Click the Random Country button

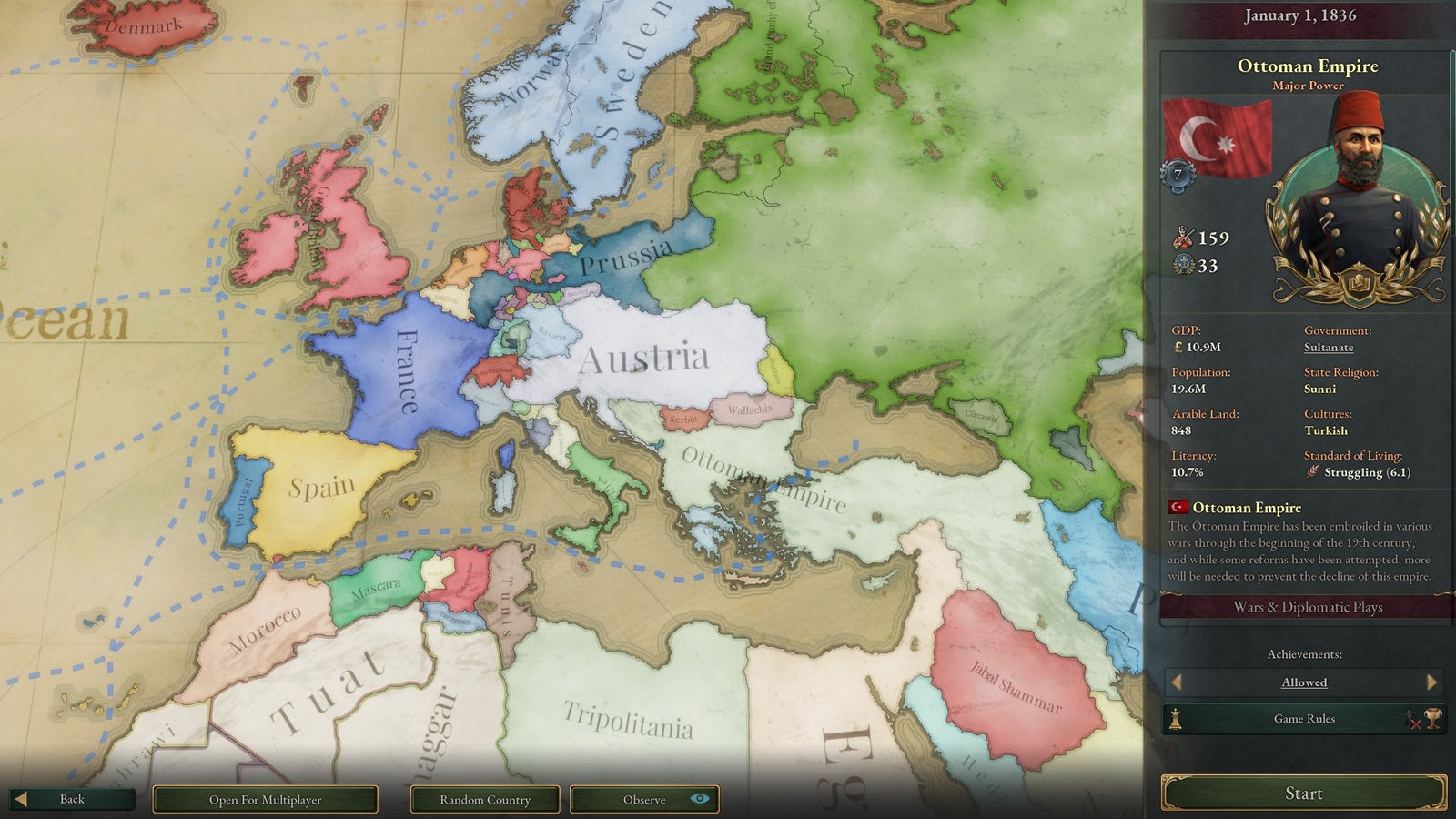485,799
